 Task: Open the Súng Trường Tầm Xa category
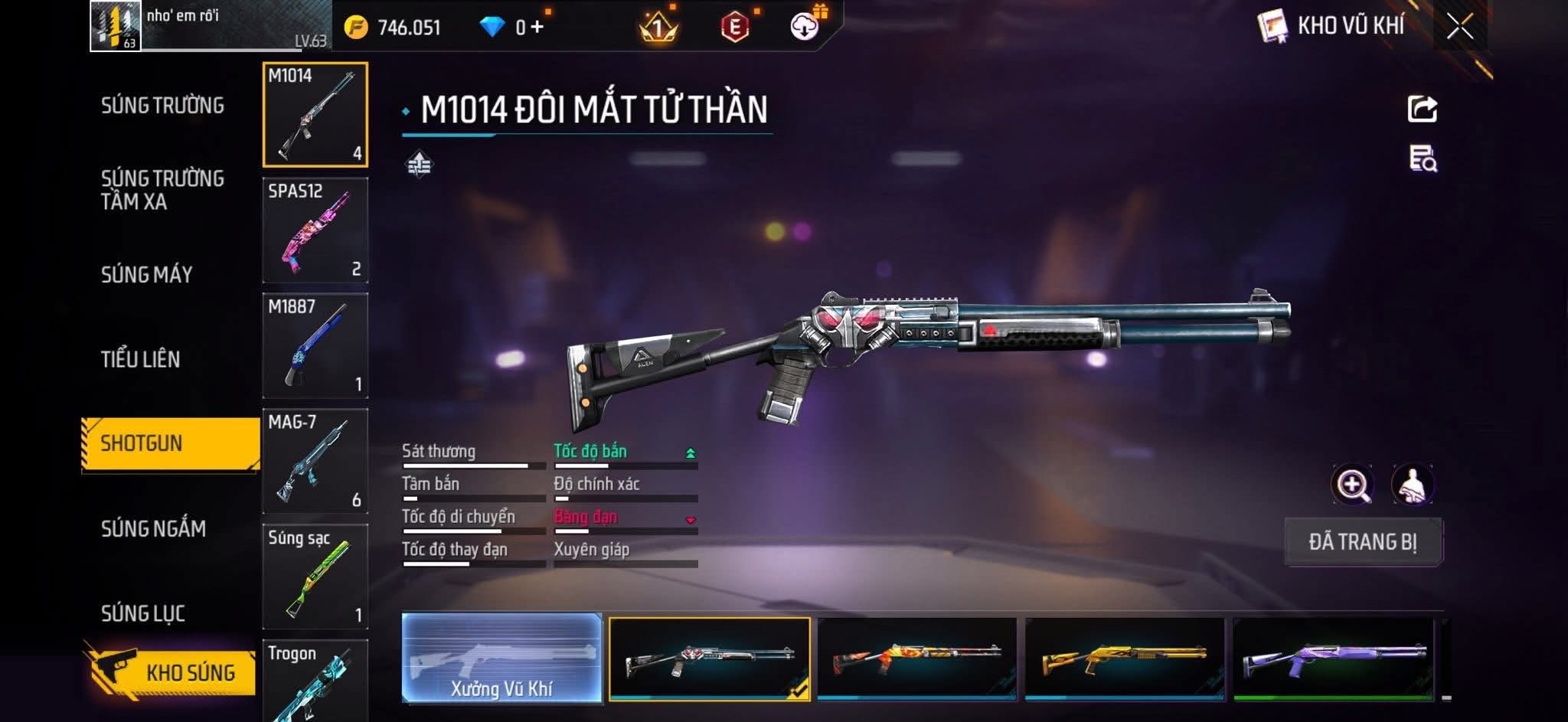(x=162, y=190)
